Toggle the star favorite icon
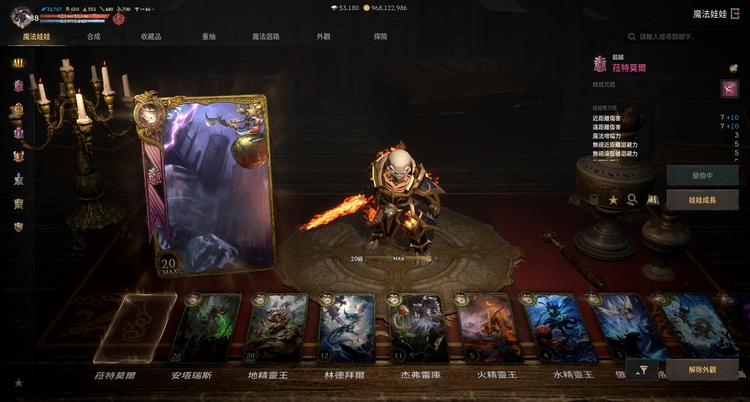The height and width of the screenshot is (402, 750). [x=613, y=200]
